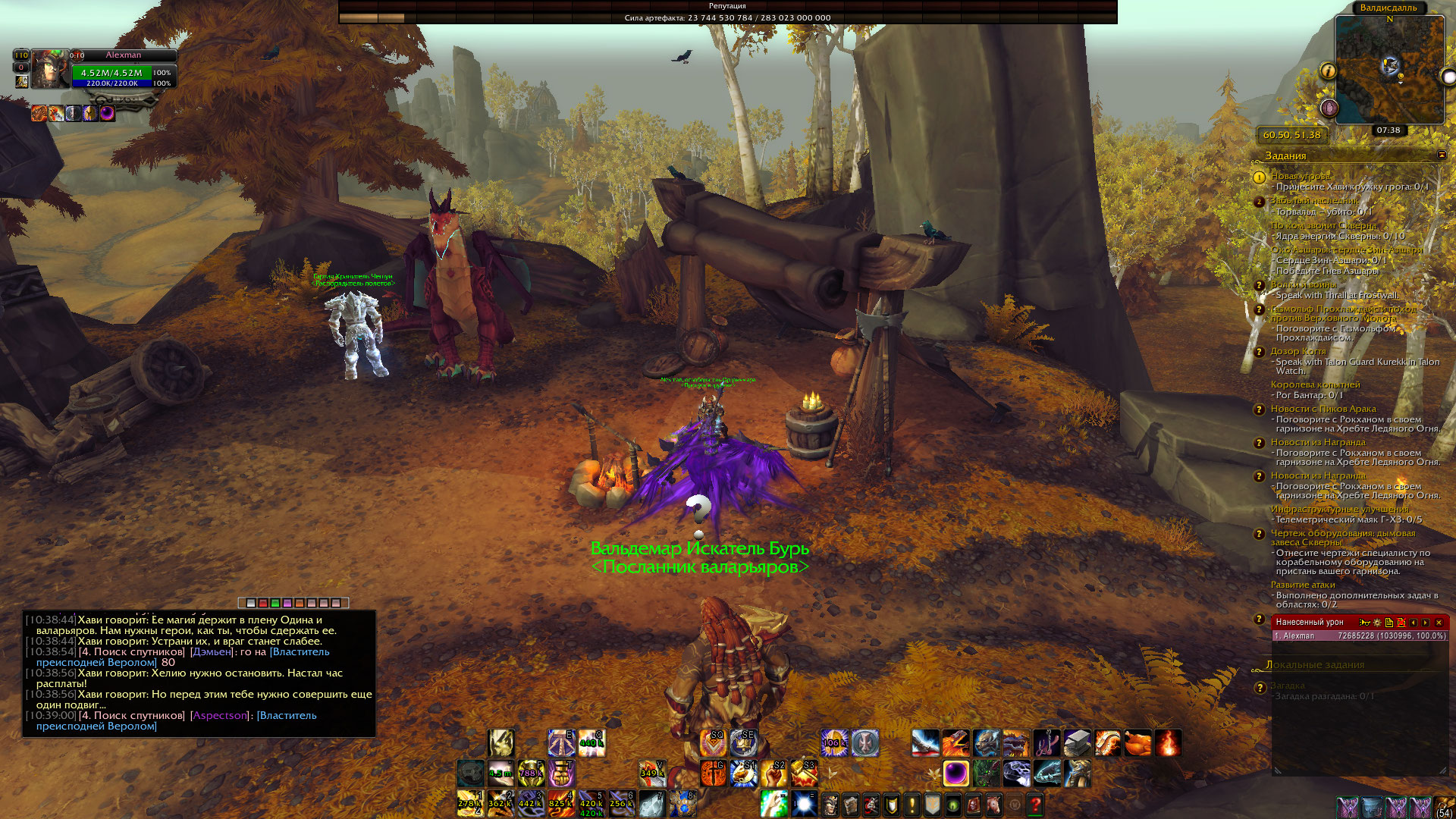The width and height of the screenshot is (1456, 819).
Task: Collapse the quest tracker with its header button
Action: click(1442, 155)
